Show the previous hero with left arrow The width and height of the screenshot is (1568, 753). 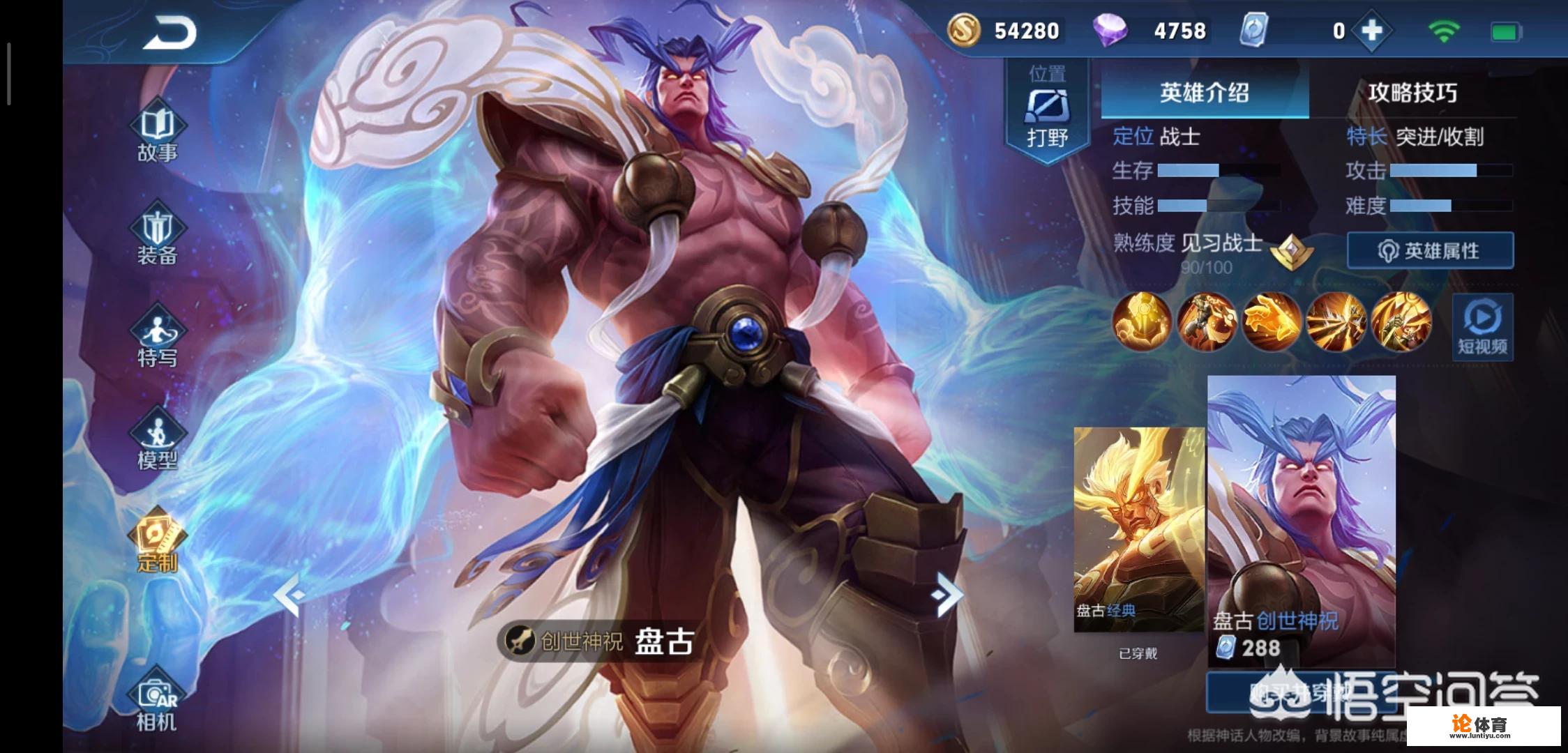pos(289,595)
